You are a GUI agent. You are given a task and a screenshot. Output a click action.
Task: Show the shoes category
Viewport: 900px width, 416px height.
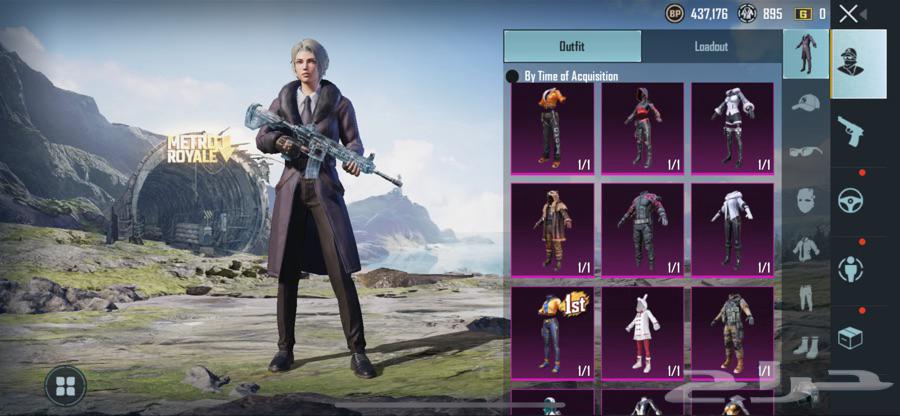[806, 346]
